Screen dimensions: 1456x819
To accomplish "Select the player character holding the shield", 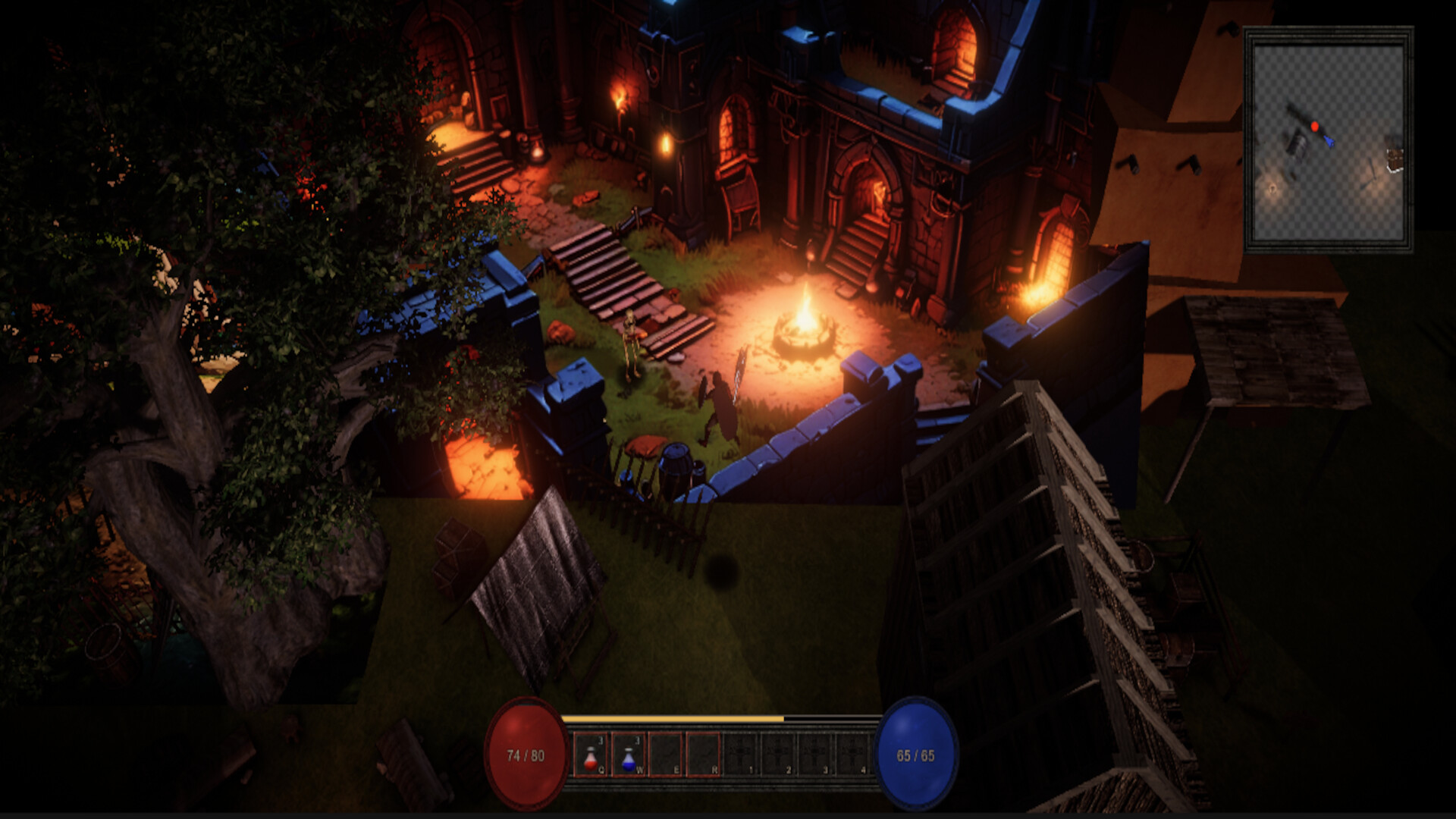I will click(720, 402).
